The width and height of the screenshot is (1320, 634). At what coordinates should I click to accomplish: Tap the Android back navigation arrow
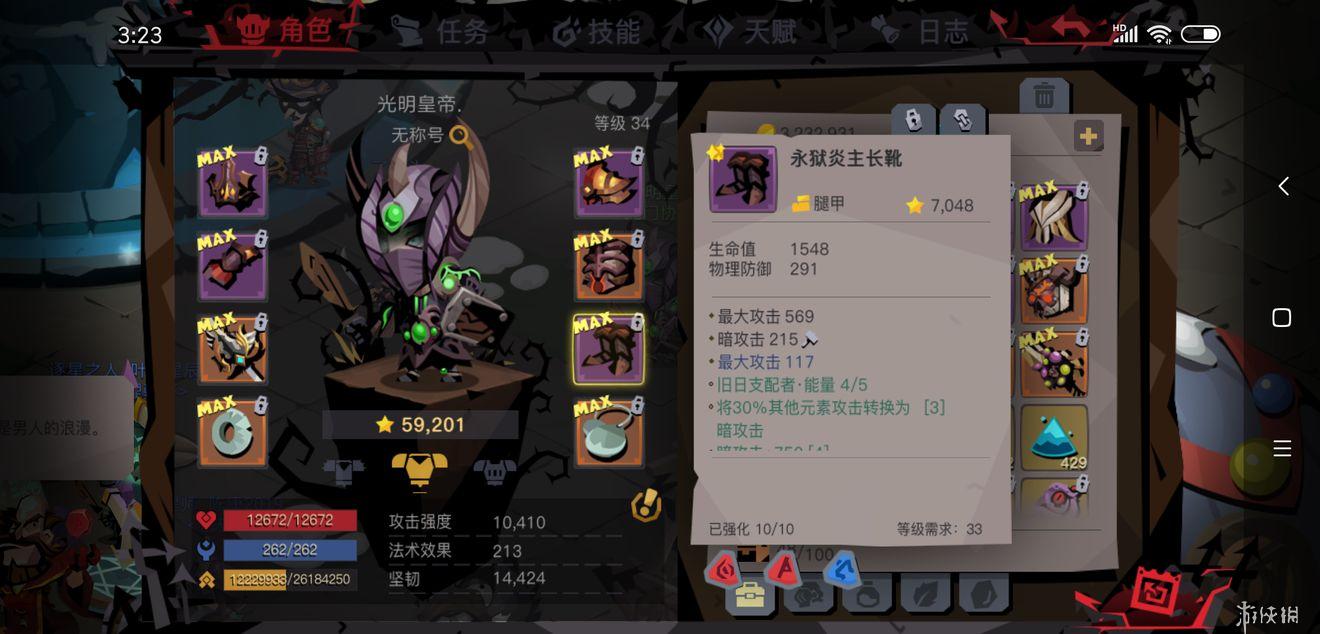pyautogui.click(x=1283, y=186)
